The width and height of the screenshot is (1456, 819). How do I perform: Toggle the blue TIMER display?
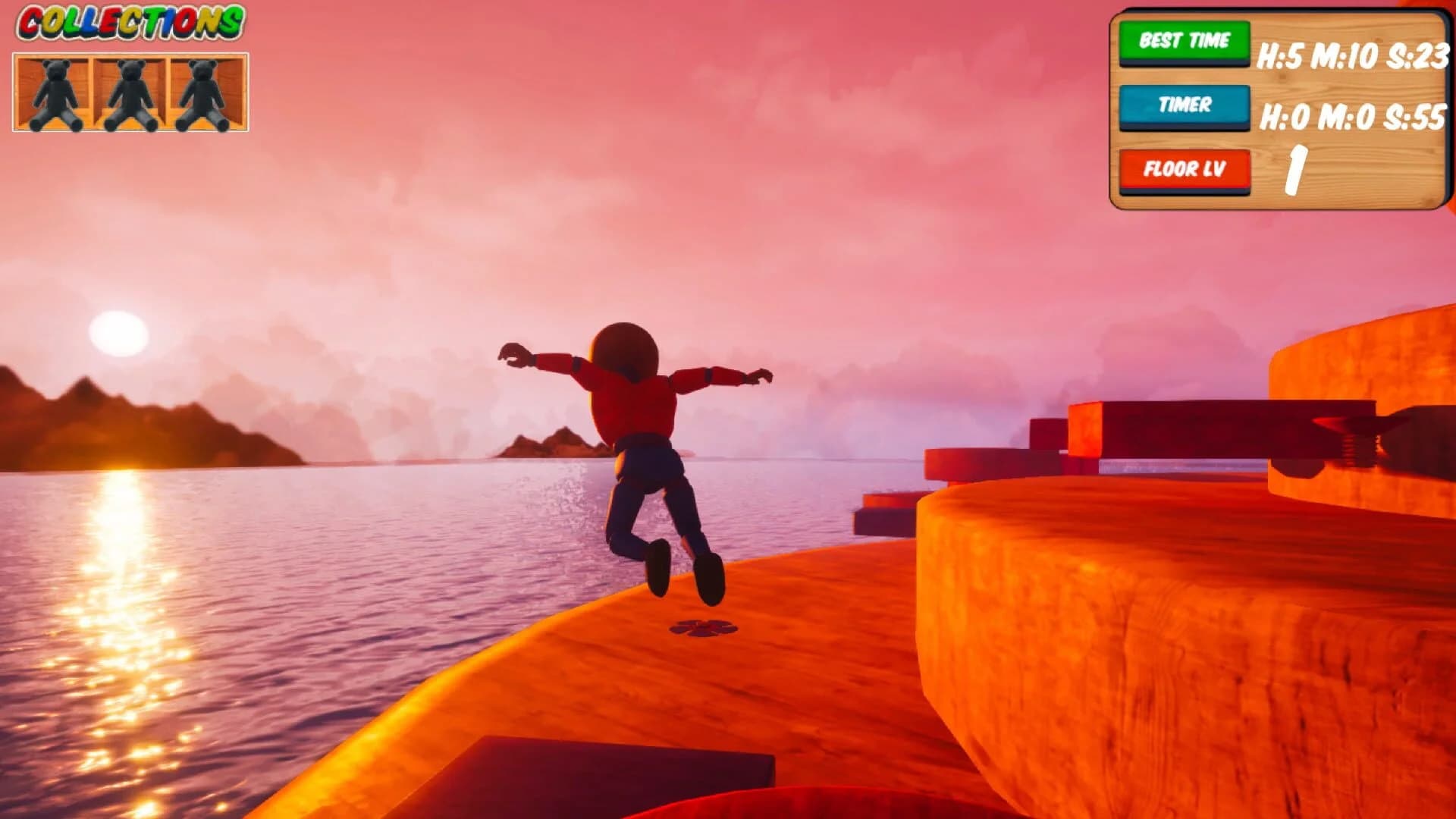pyautogui.click(x=1184, y=106)
